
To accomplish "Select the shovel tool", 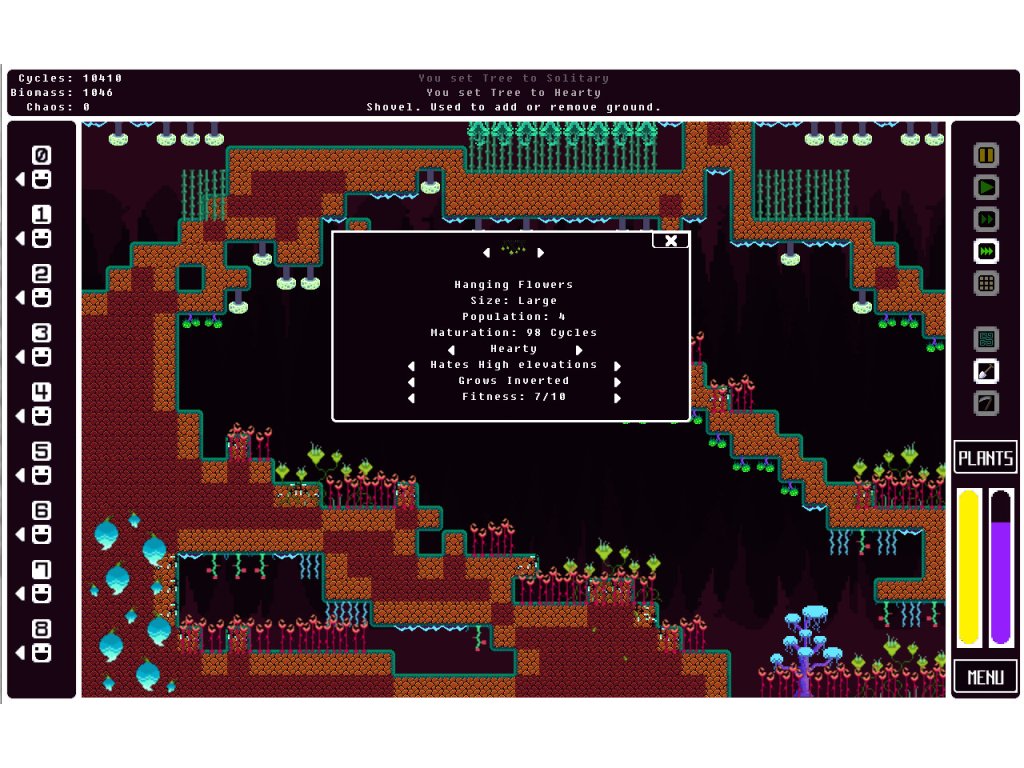I will click(x=986, y=371).
